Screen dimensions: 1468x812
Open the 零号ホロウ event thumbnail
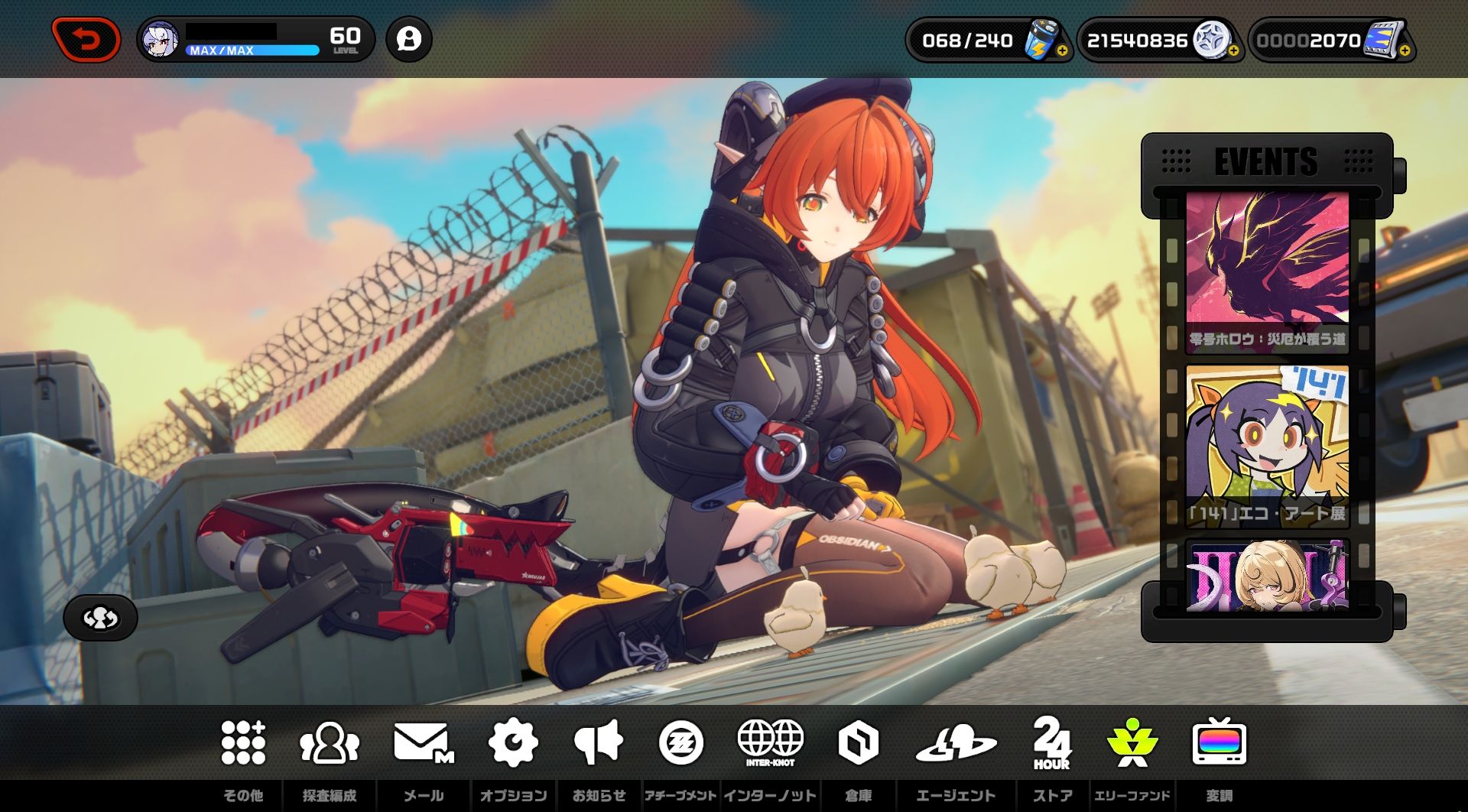point(1267,271)
